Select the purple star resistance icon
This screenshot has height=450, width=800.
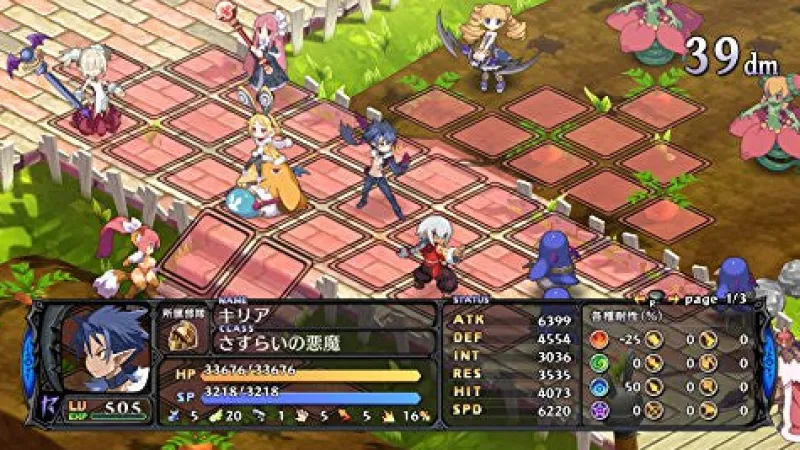click(599, 409)
